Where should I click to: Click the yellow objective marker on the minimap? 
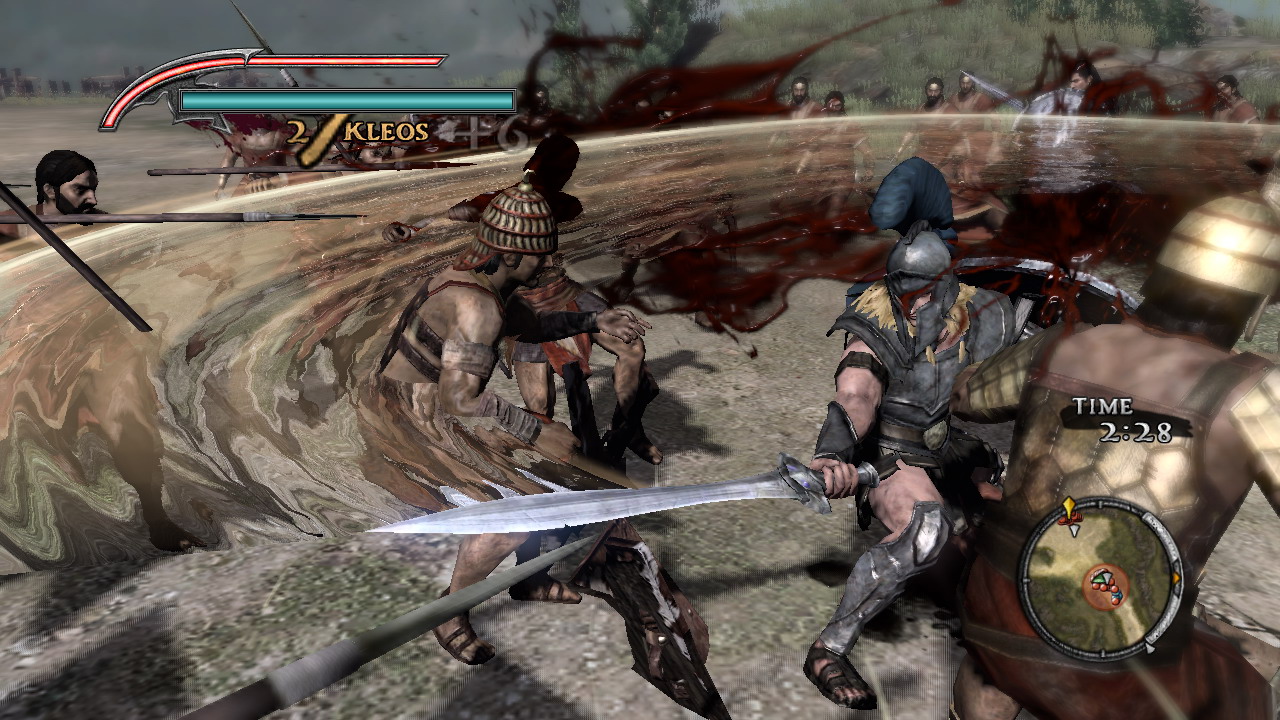tap(1069, 504)
